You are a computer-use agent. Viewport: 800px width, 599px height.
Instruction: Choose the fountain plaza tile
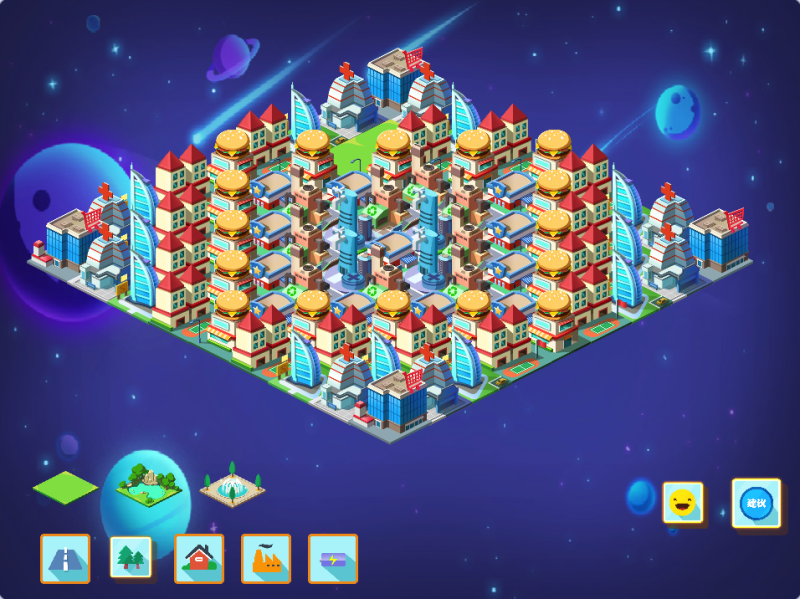click(x=232, y=487)
